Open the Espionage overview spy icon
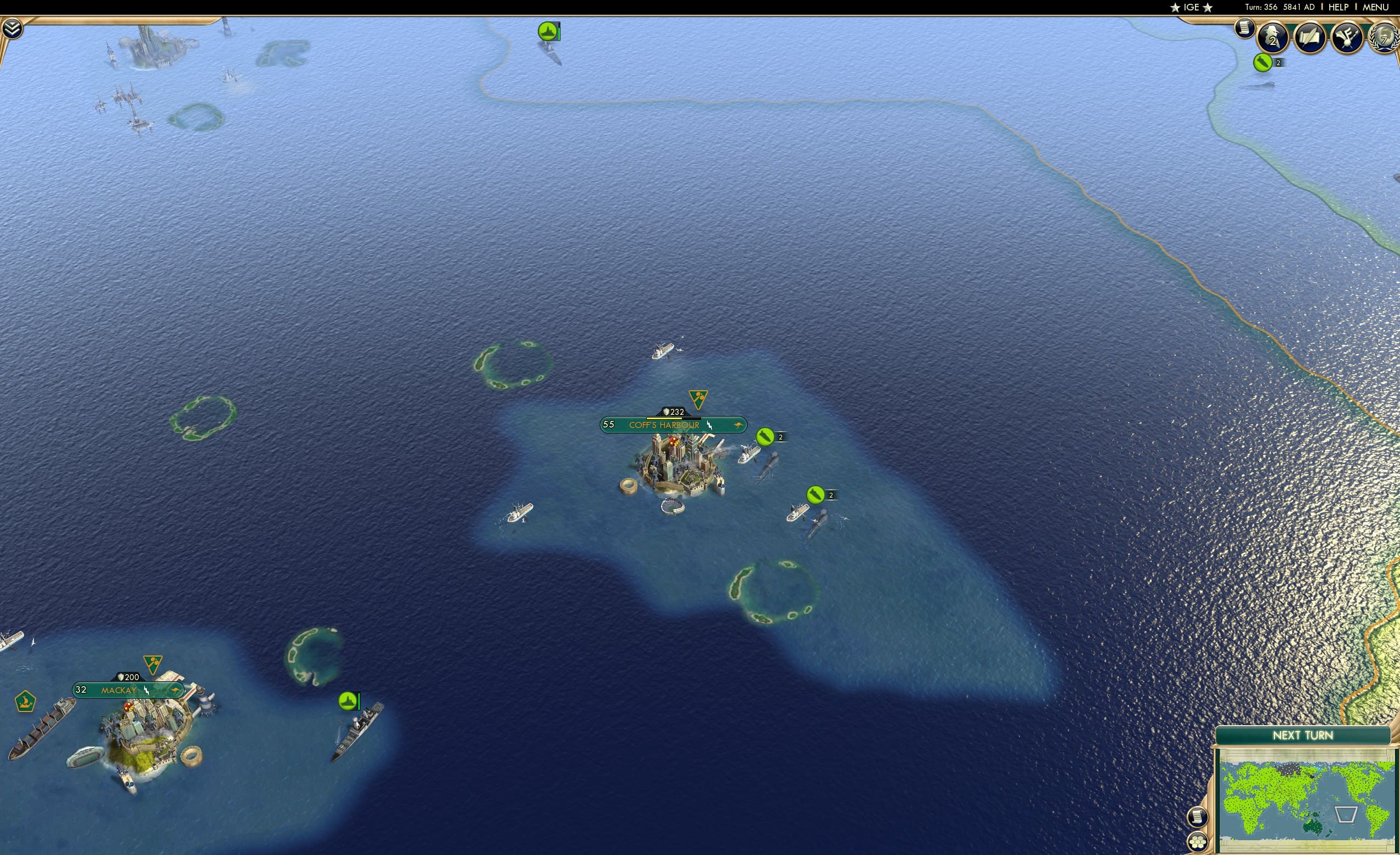 tap(1273, 37)
